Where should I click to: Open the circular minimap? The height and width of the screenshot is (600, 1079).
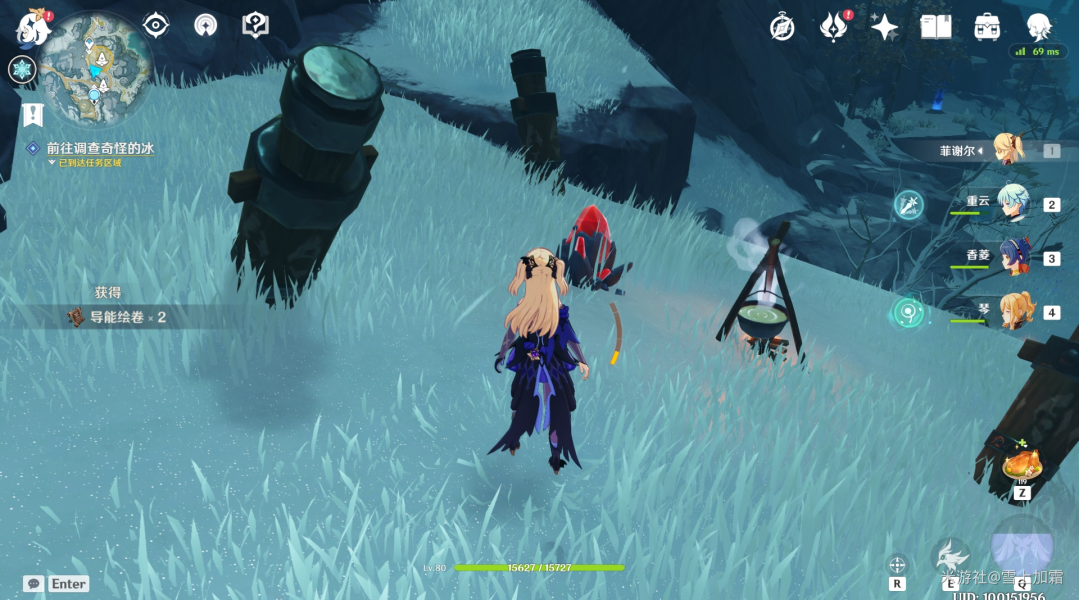pyautogui.click(x=96, y=68)
